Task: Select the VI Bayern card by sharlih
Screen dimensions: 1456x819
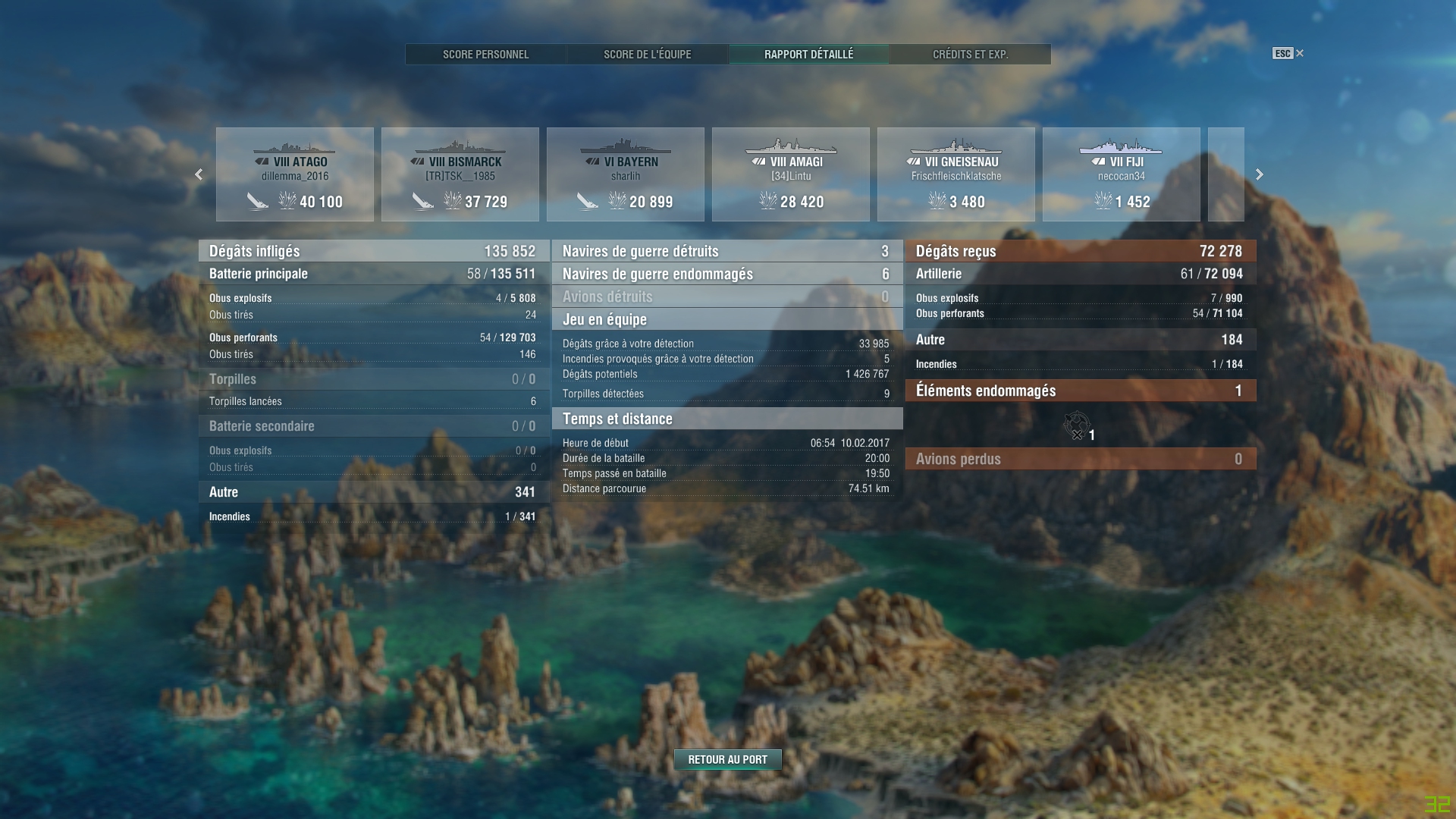Action: [x=626, y=174]
